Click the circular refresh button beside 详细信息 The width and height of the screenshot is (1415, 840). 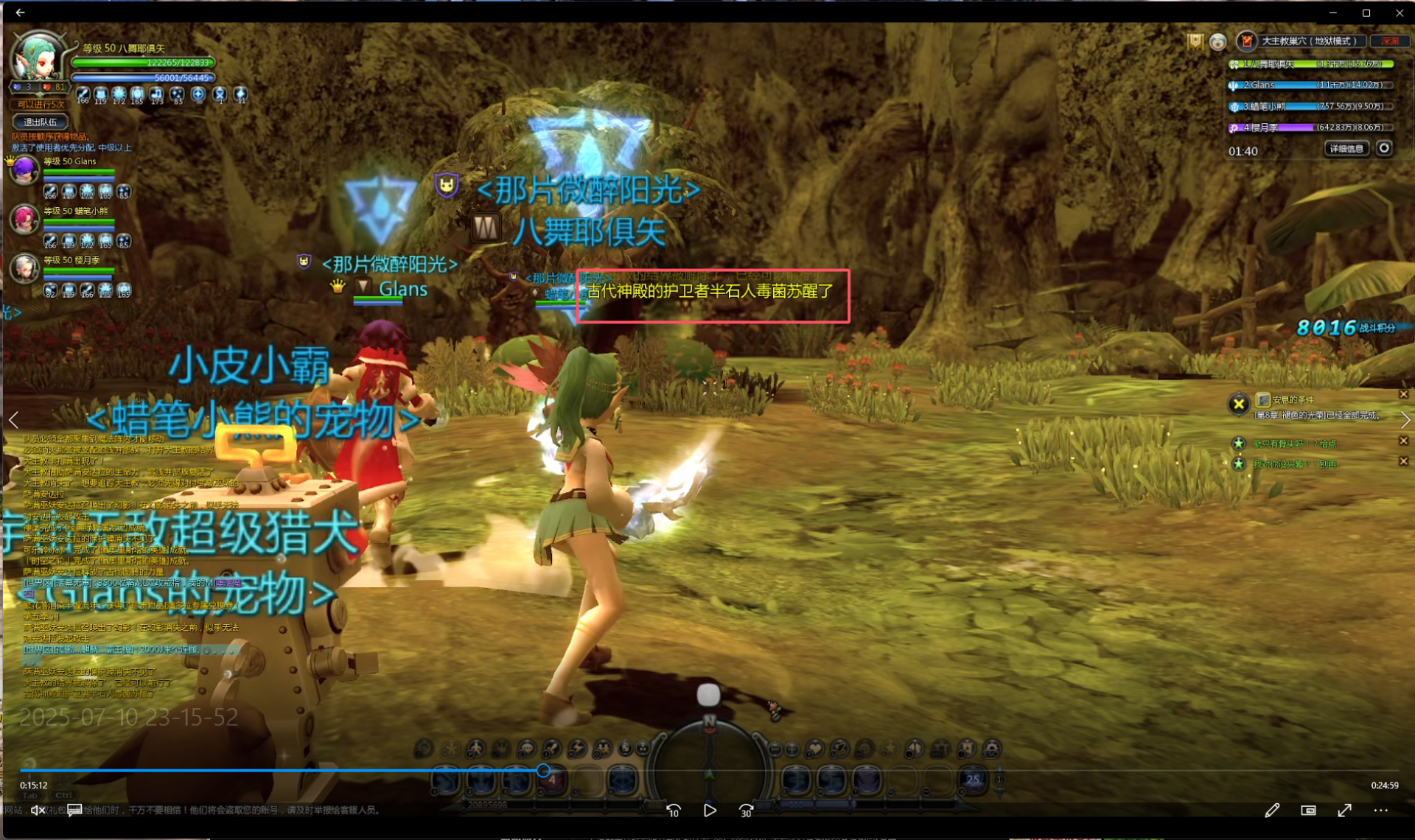pos(1384,149)
